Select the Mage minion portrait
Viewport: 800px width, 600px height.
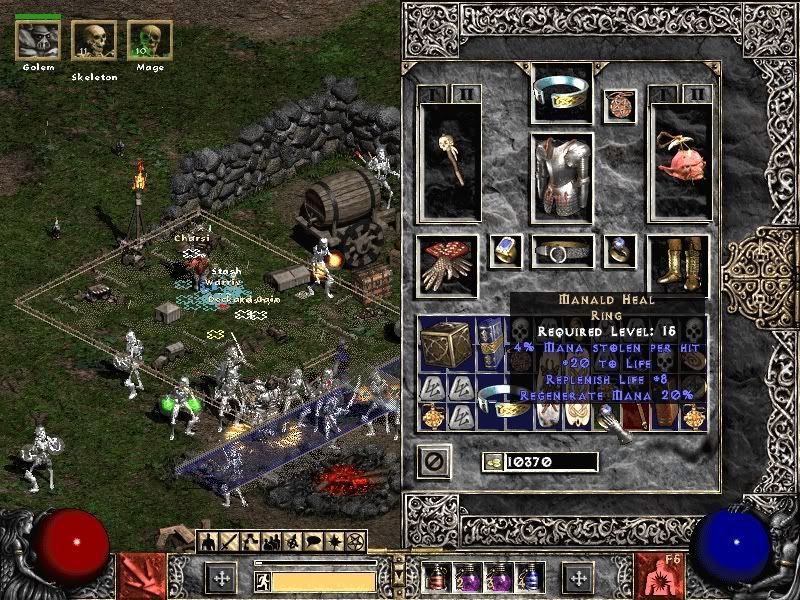150,40
